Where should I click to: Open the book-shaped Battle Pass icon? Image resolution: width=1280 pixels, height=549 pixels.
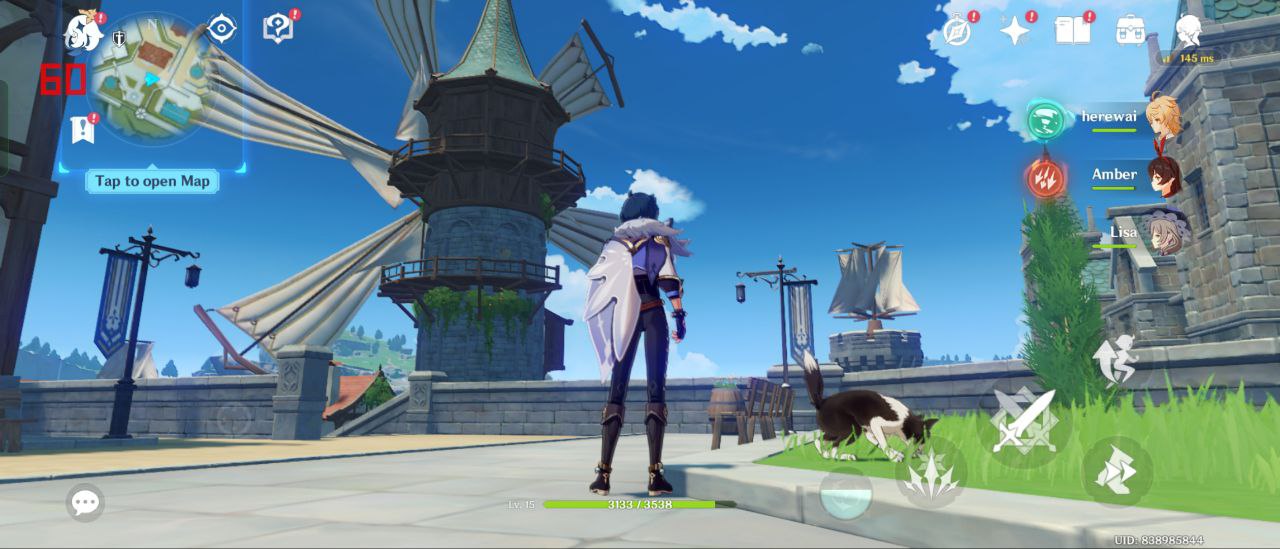(x=1072, y=30)
